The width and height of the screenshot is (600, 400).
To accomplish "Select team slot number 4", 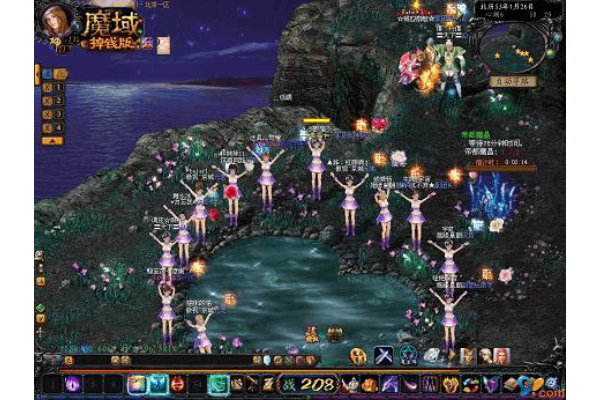I will click(x=58, y=127).
